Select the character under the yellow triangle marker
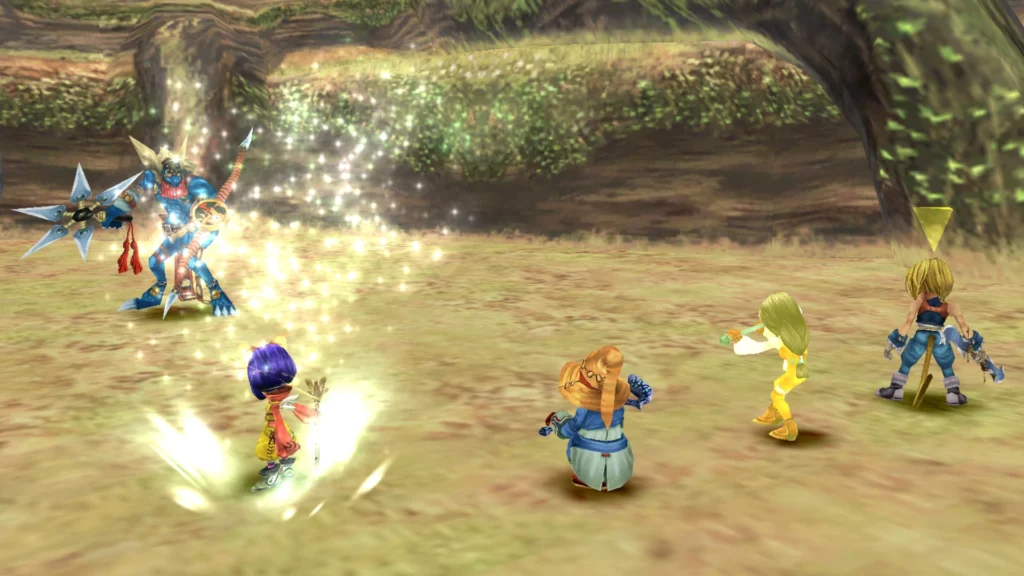This screenshot has height=576, width=1024. (930, 330)
